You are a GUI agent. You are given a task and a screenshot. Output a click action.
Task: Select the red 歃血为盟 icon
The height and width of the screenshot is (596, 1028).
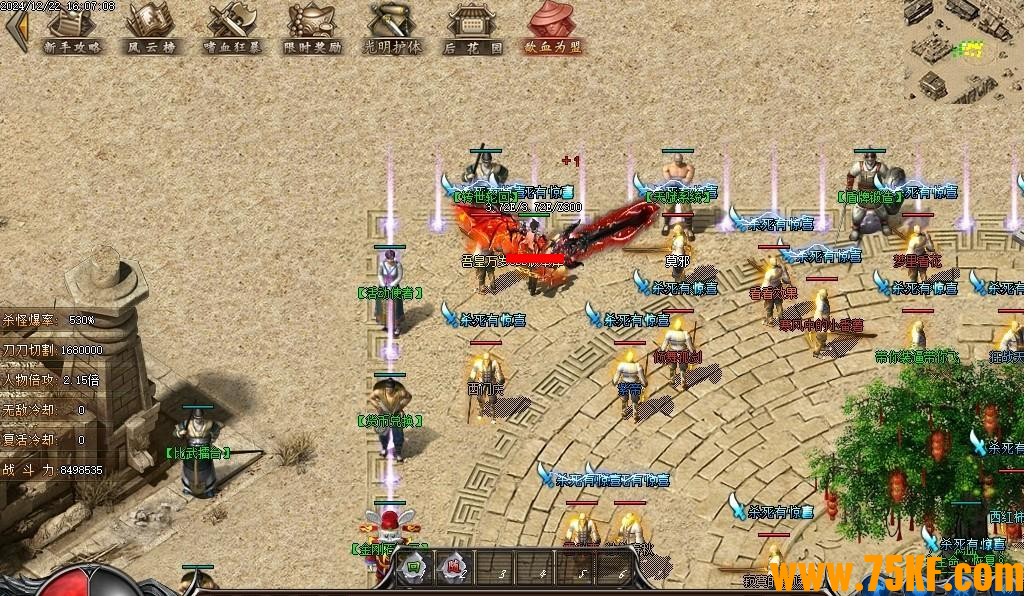click(x=553, y=28)
